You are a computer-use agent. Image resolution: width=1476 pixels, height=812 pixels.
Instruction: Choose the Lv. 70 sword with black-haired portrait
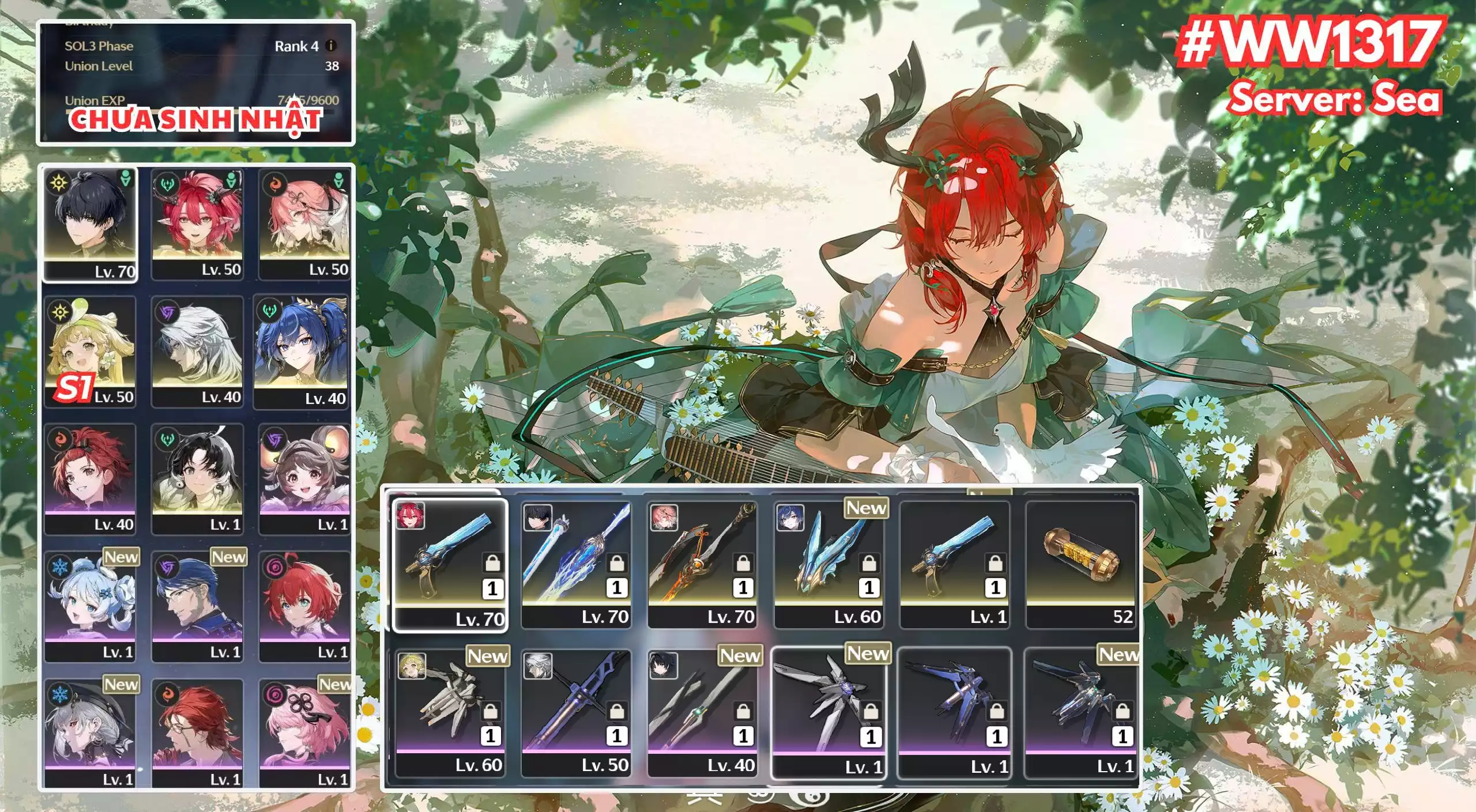(x=576, y=565)
